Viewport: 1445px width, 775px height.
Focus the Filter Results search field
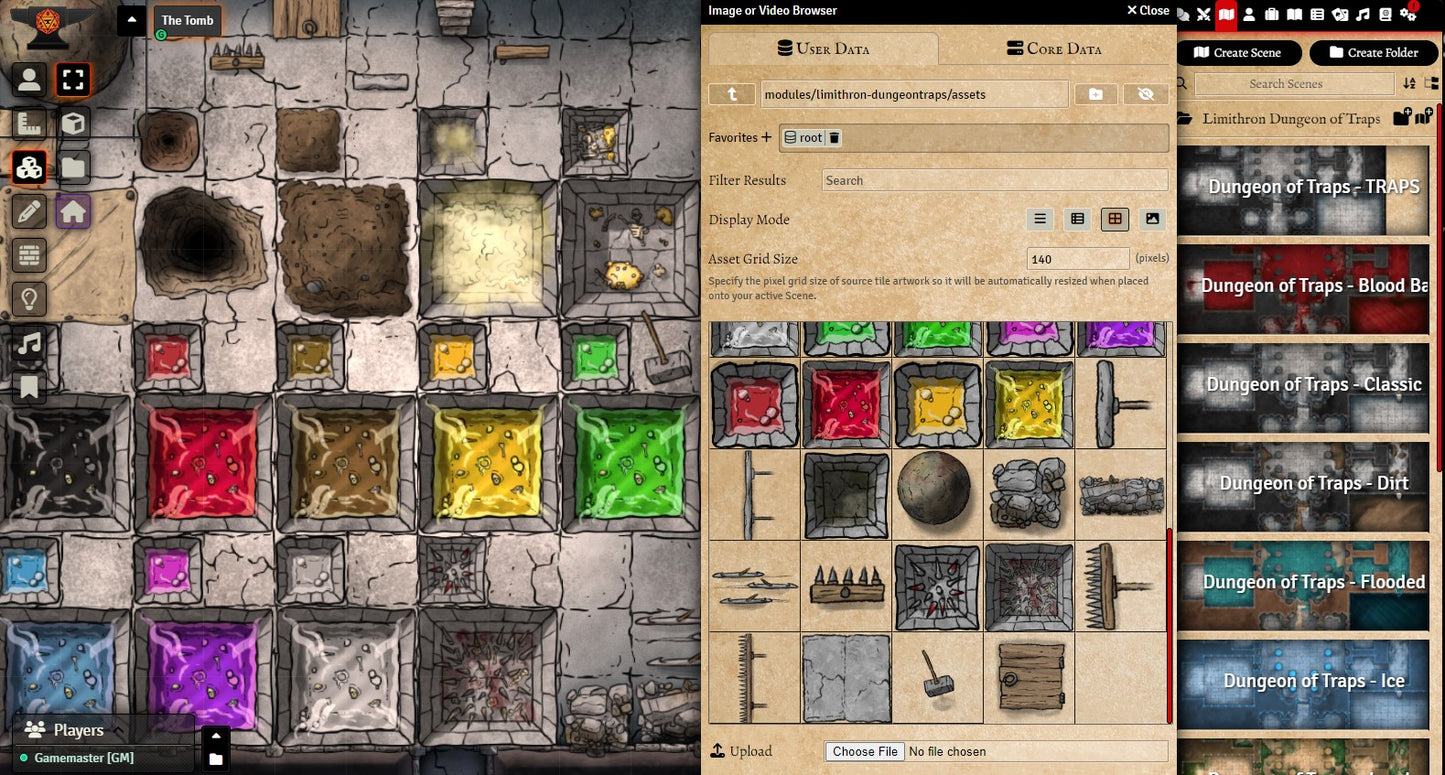pos(994,180)
